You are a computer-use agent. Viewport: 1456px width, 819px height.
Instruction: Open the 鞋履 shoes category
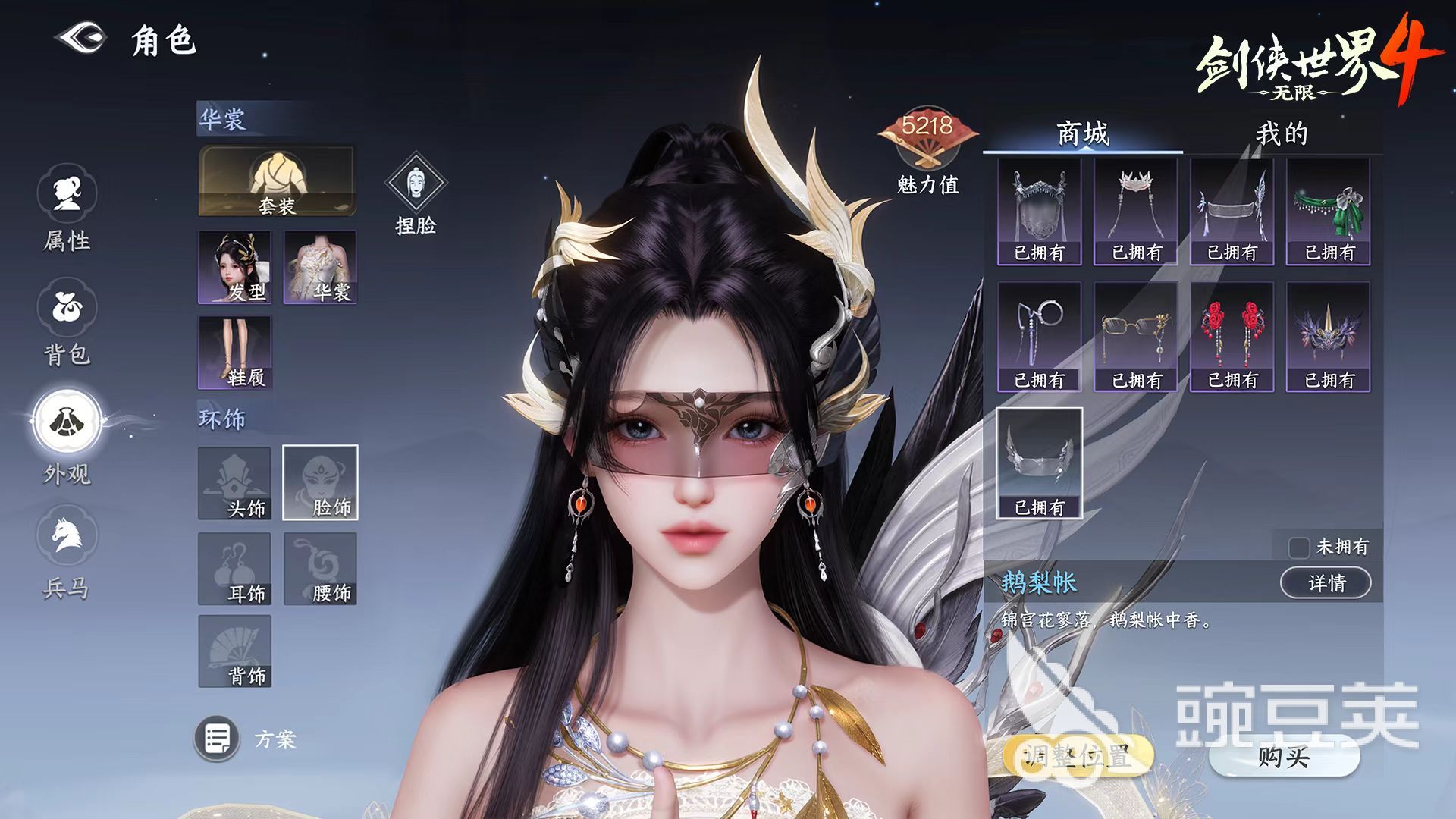[x=235, y=353]
